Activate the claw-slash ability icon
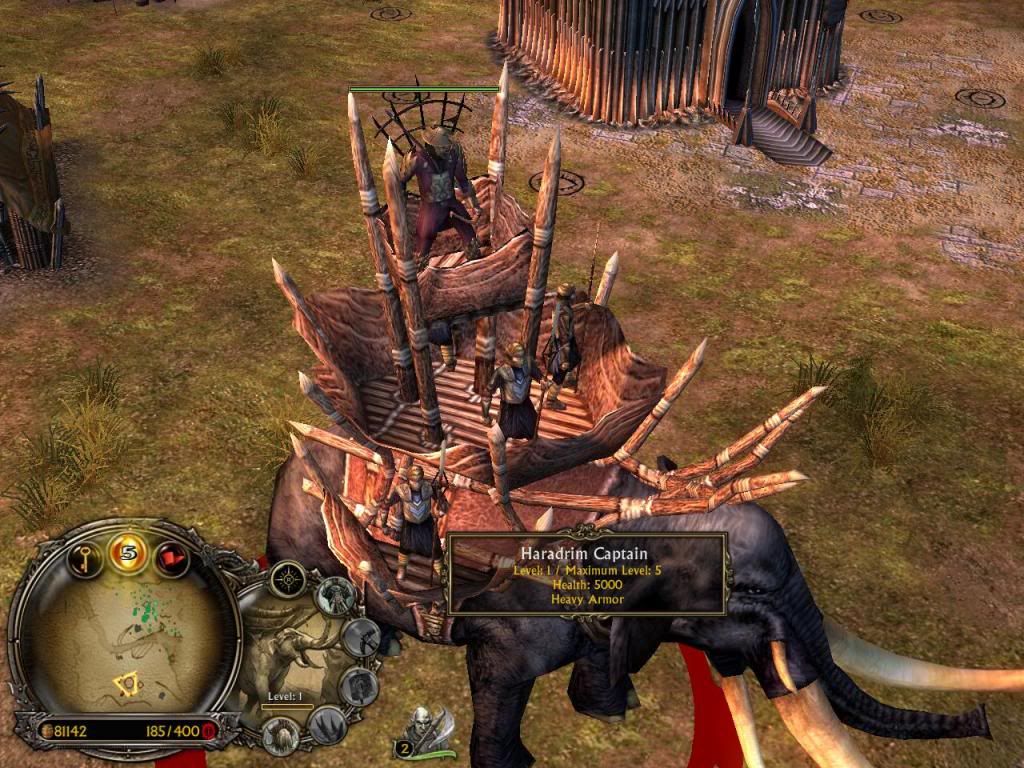1024x768 pixels. (x=325, y=724)
